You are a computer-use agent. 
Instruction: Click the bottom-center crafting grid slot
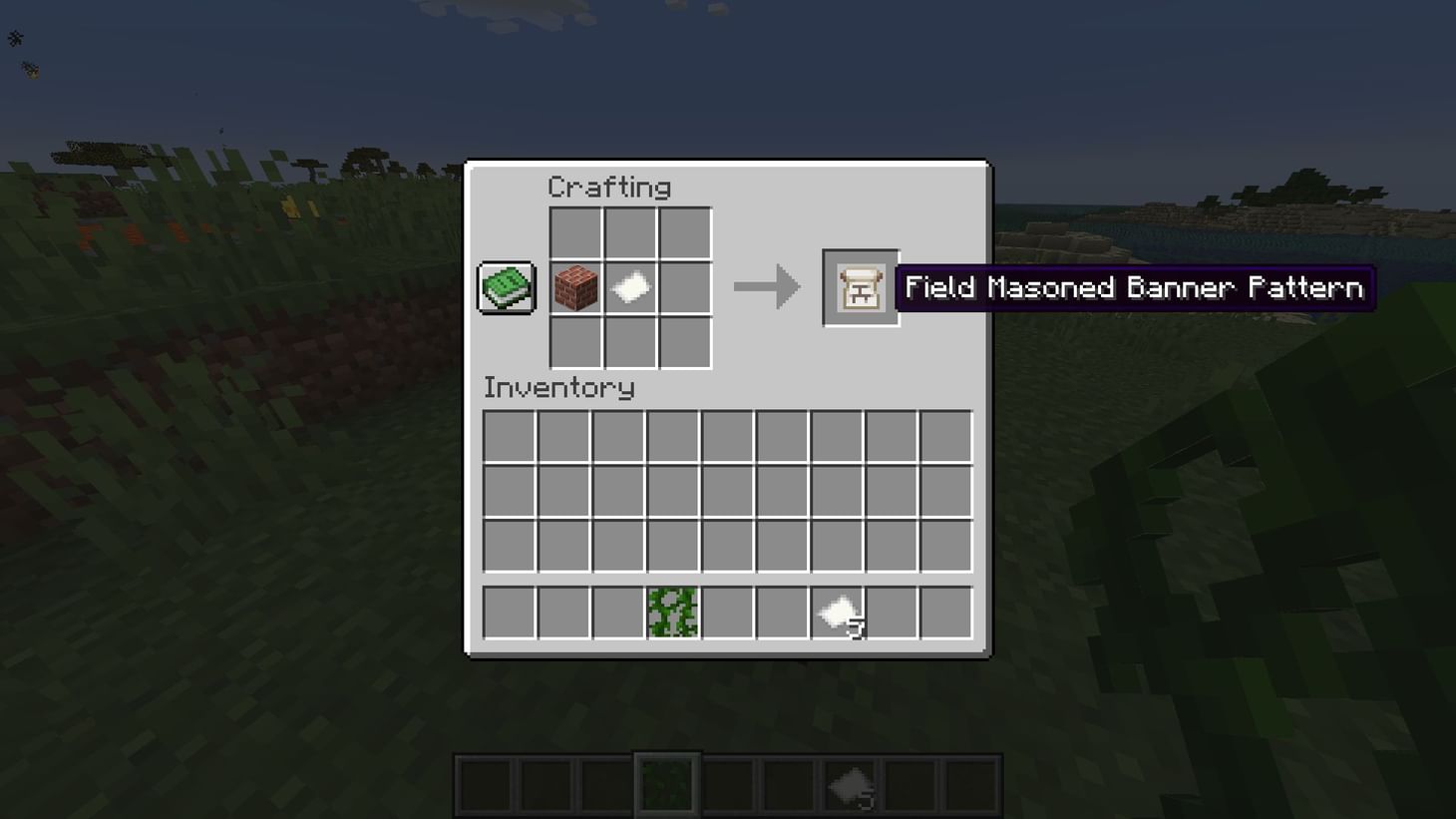[630, 342]
